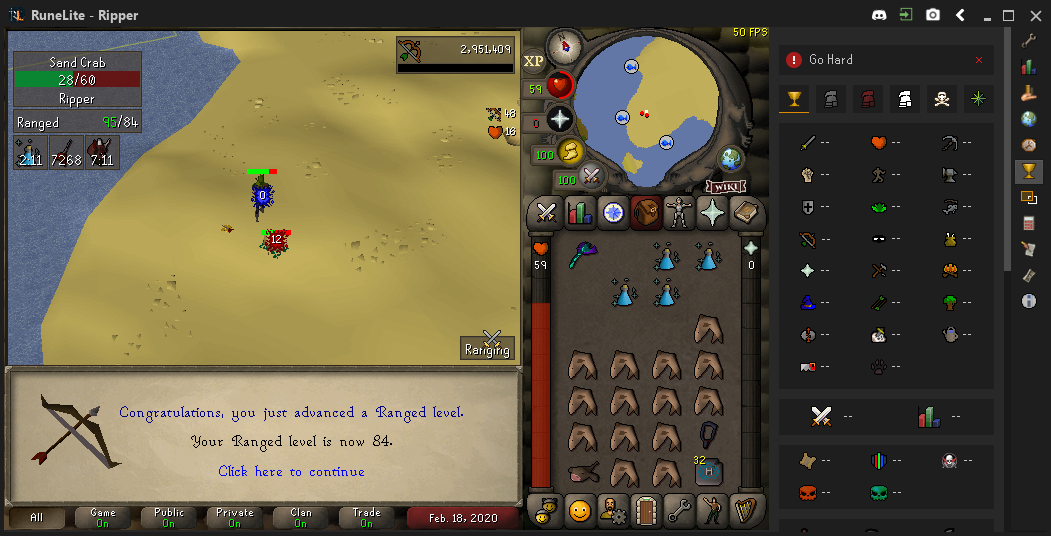Open the Logout door tab
Viewport: 1051px width, 536px height.
tap(646, 511)
